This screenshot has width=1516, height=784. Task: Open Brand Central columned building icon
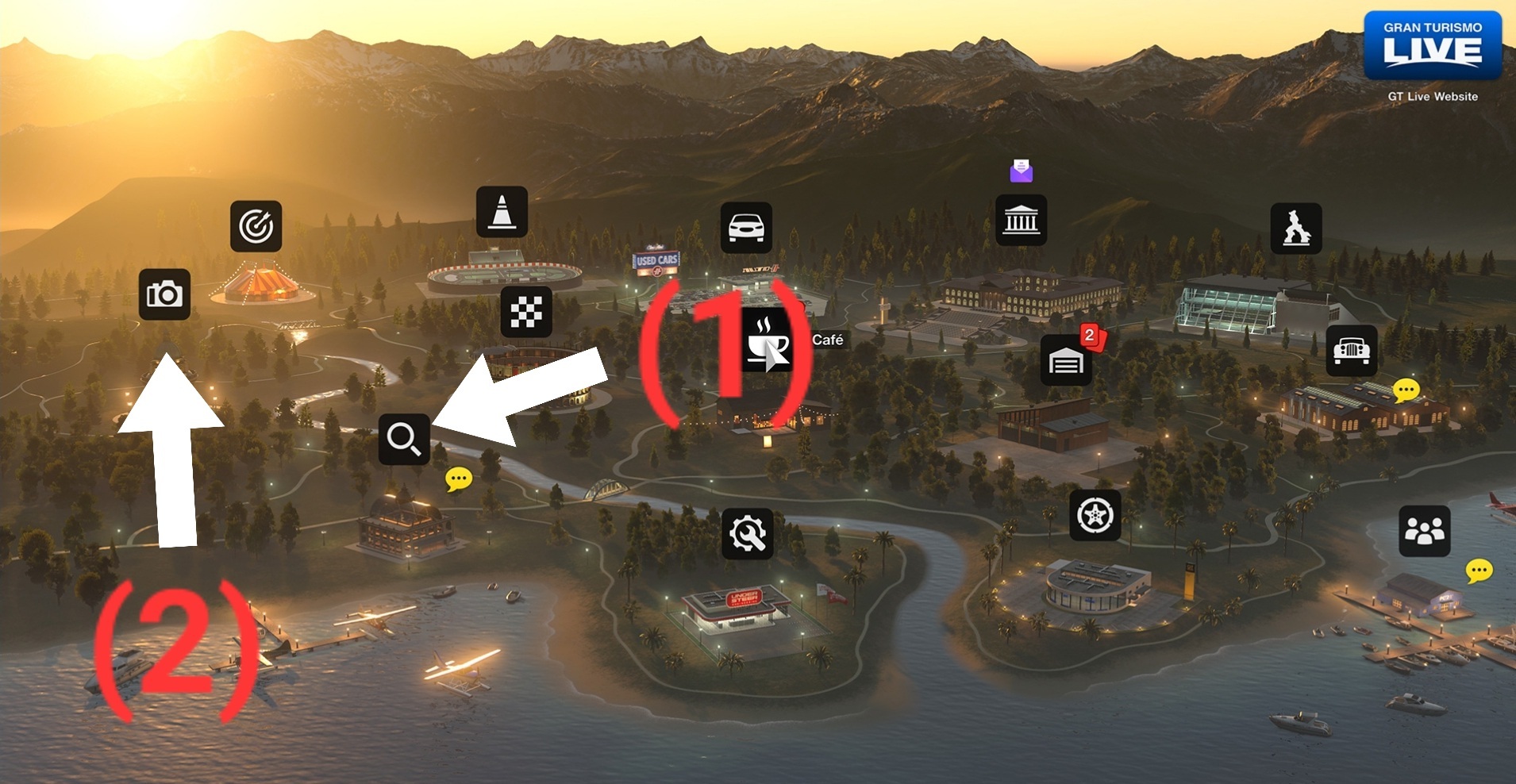[x=1021, y=220]
